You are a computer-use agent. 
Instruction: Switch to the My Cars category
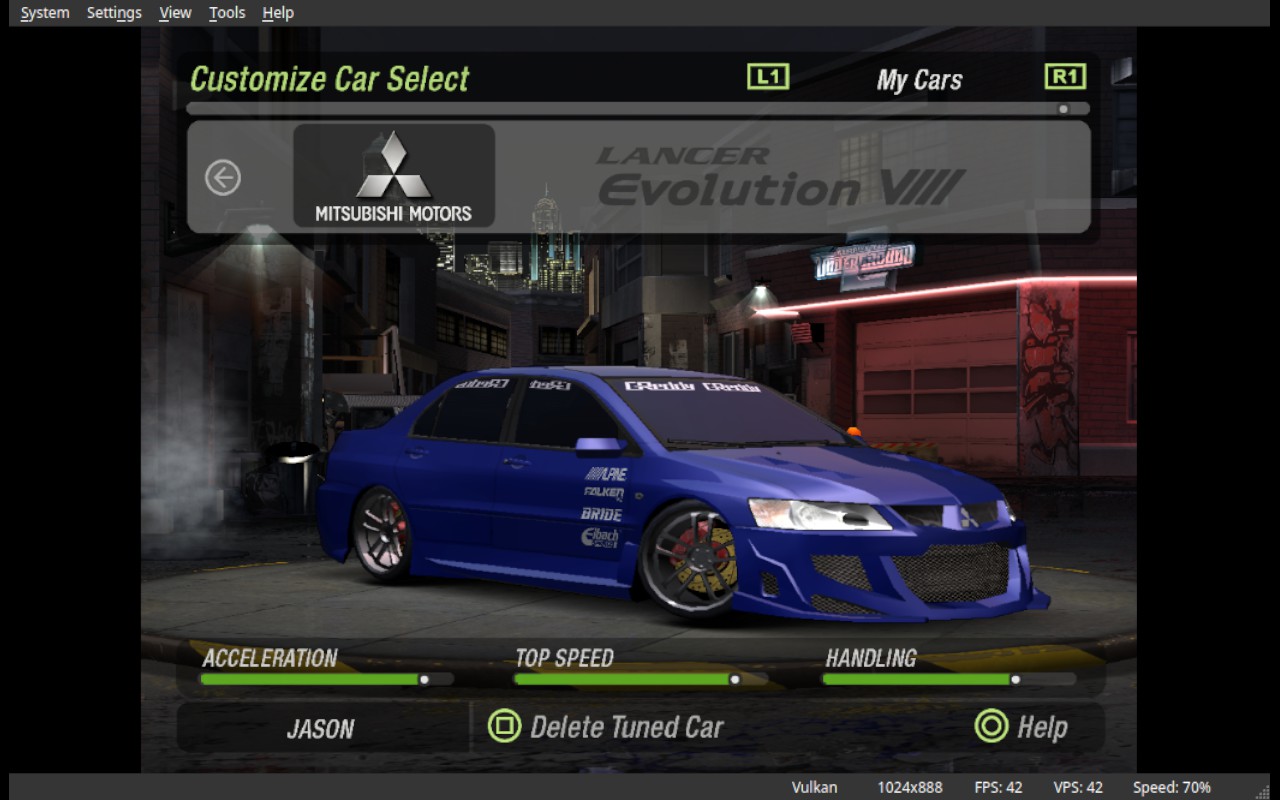919,80
